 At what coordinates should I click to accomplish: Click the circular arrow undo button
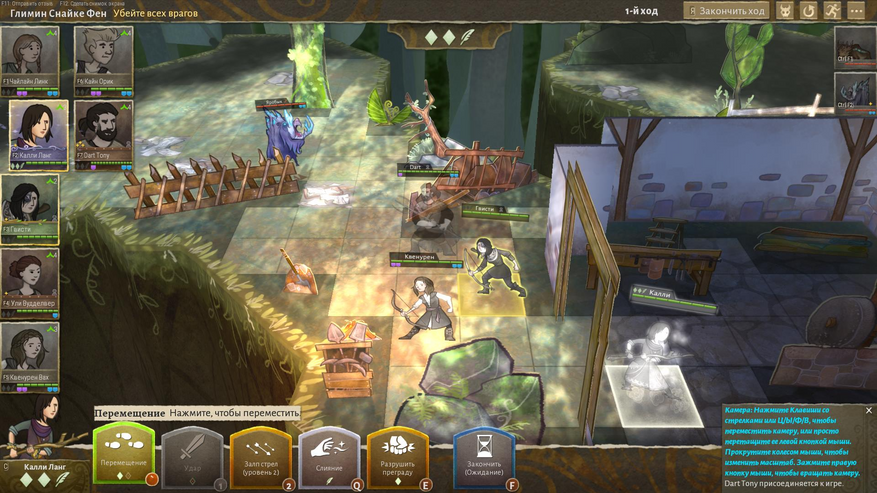coord(809,11)
